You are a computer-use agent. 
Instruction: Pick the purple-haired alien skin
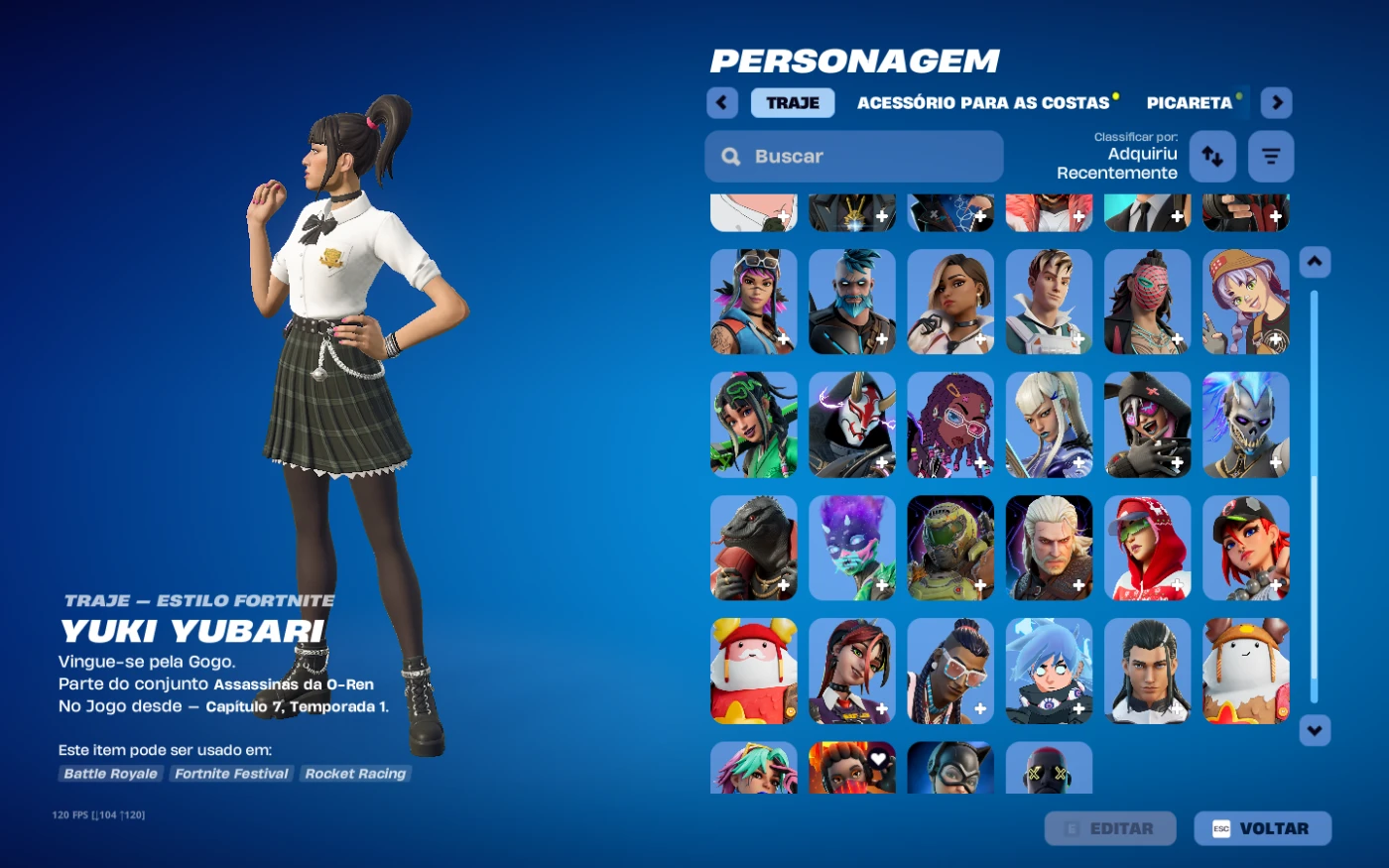click(852, 549)
